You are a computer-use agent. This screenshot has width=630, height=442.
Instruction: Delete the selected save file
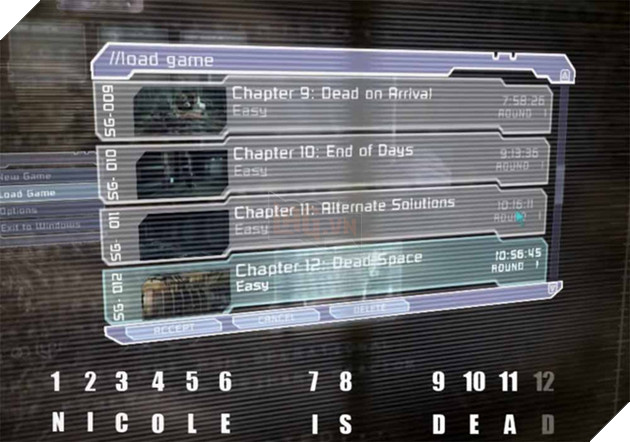(x=370, y=314)
